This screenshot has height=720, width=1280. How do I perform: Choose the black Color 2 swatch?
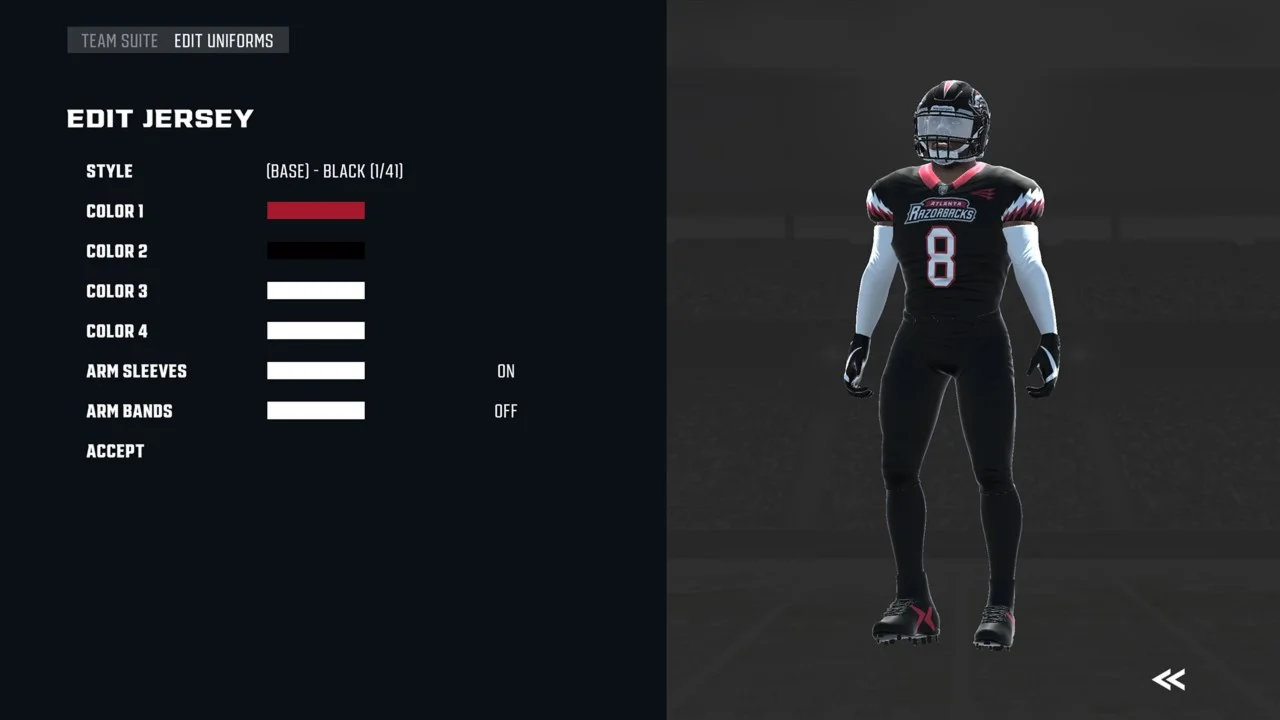(x=316, y=251)
